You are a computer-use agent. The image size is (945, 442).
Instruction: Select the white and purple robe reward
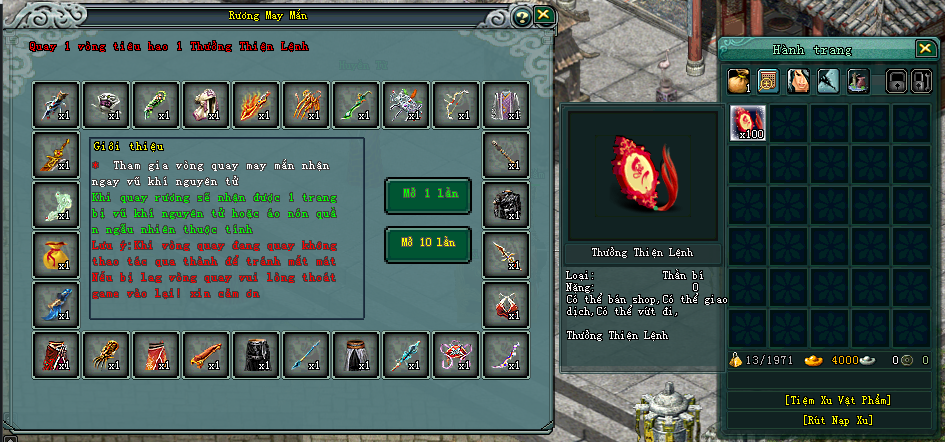(x=505, y=102)
